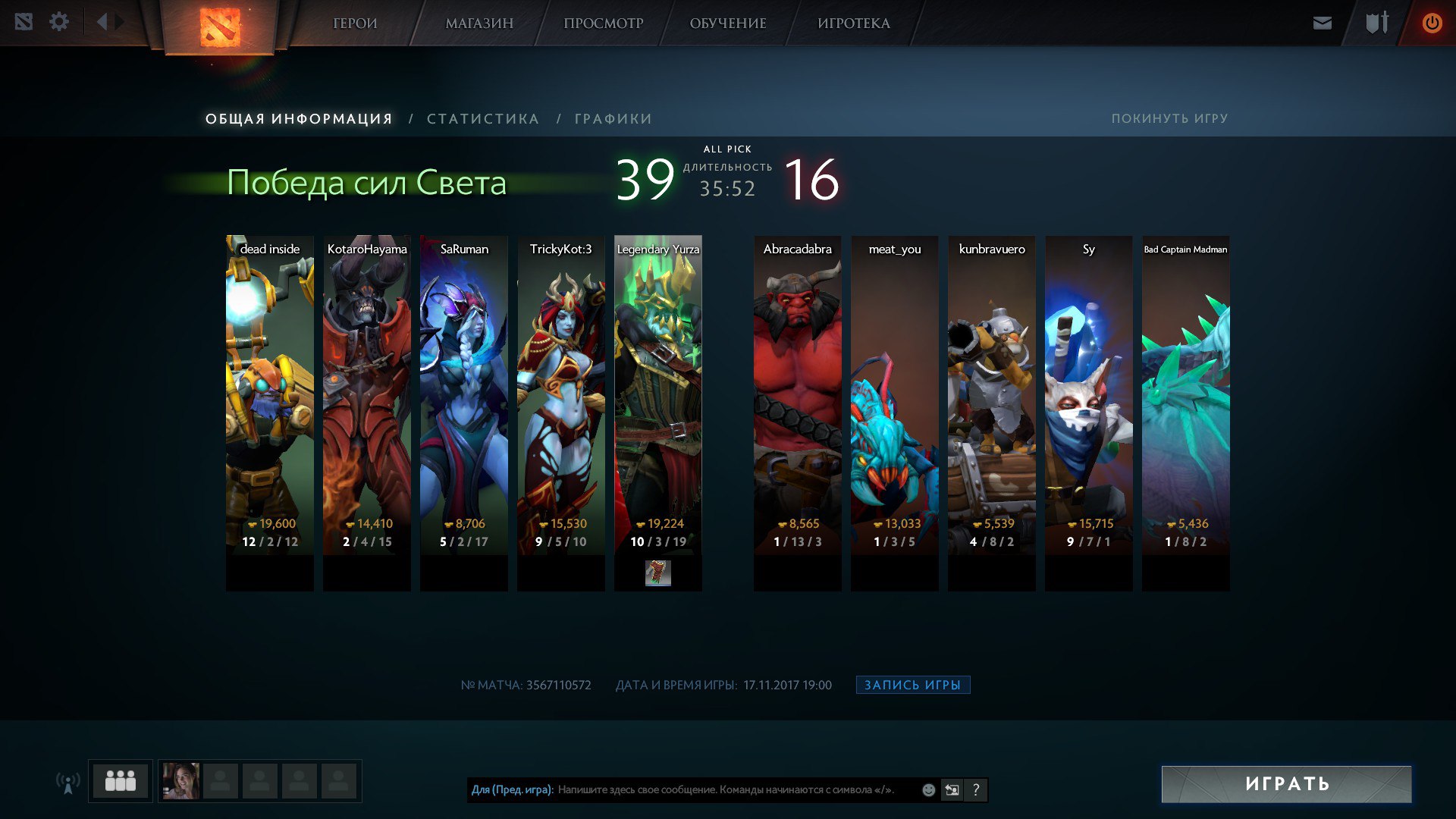Click the Dota 2 logo home button

pos(220,27)
